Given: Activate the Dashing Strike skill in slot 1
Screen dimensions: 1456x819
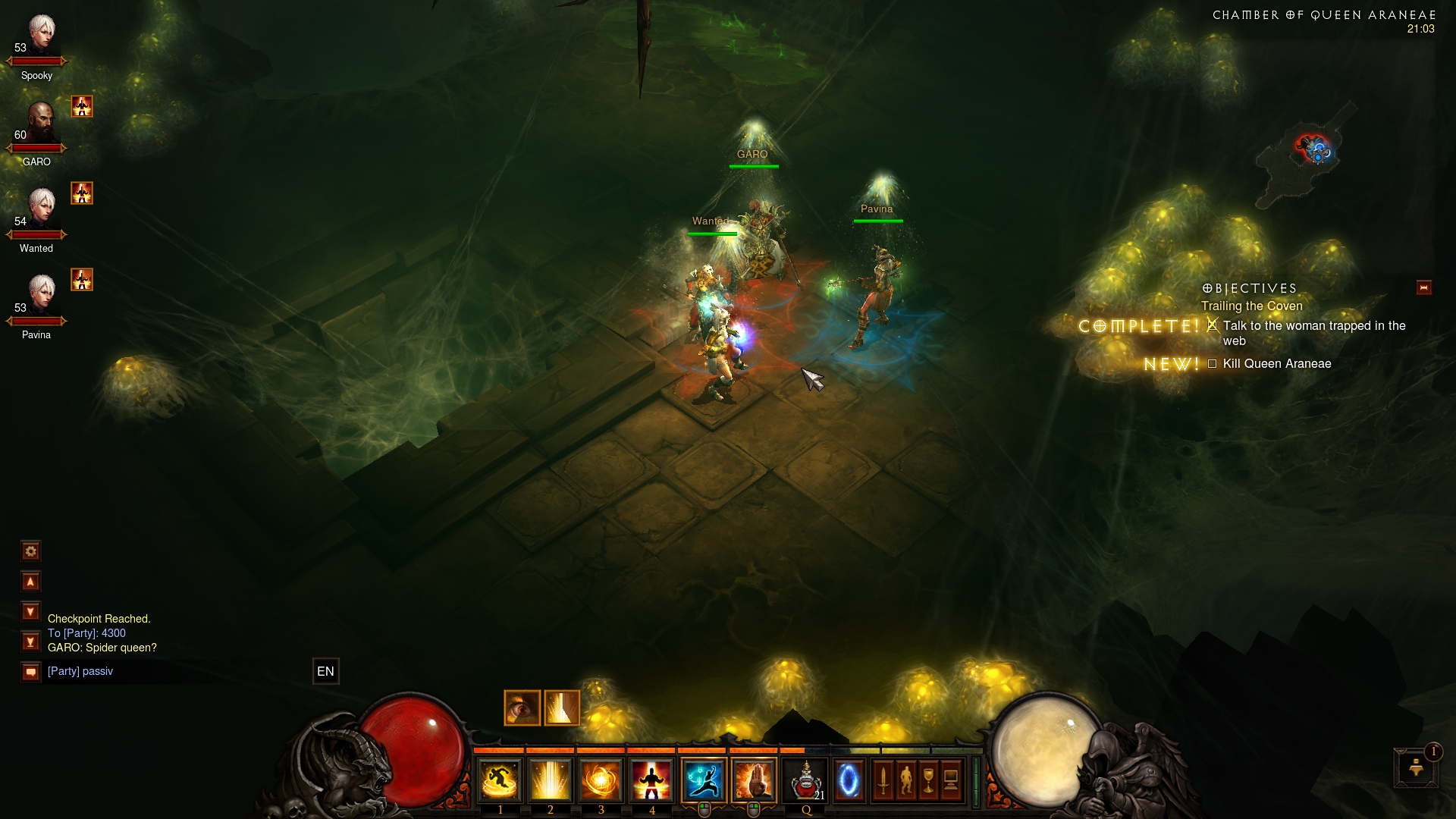Looking at the screenshot, I should (x=500, y=780).
